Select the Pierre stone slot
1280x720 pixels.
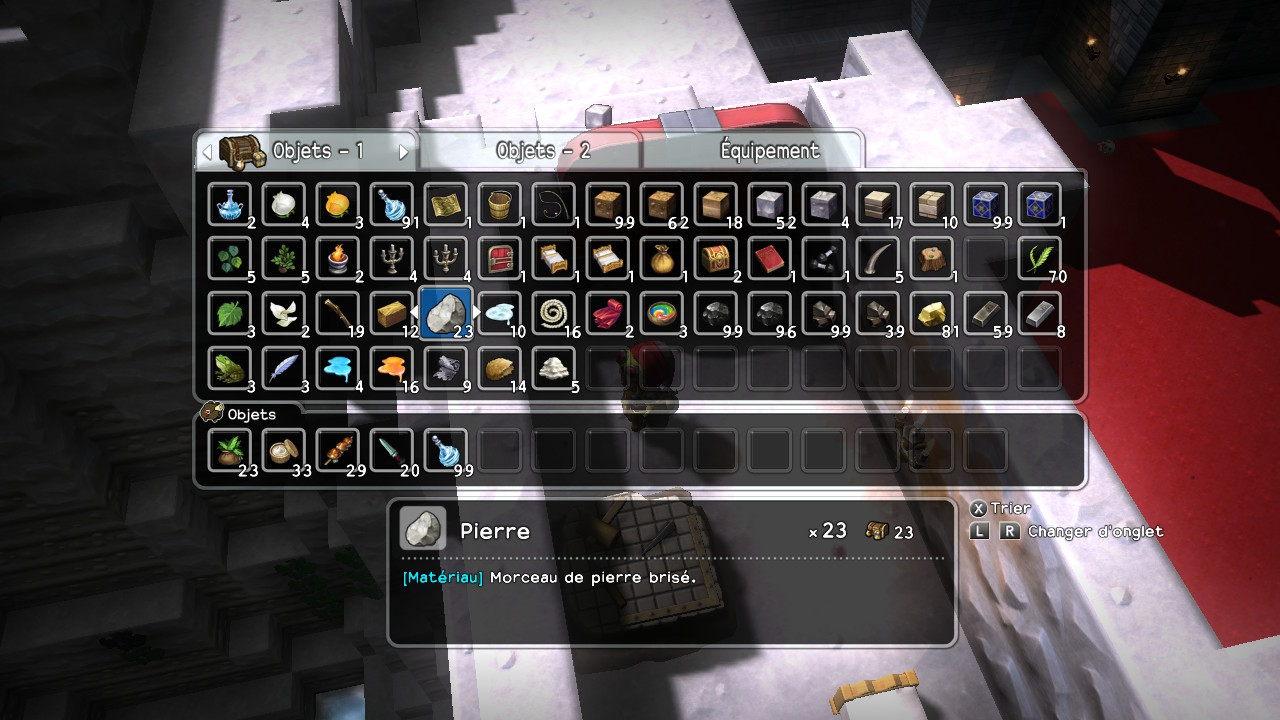pos(446,313)
